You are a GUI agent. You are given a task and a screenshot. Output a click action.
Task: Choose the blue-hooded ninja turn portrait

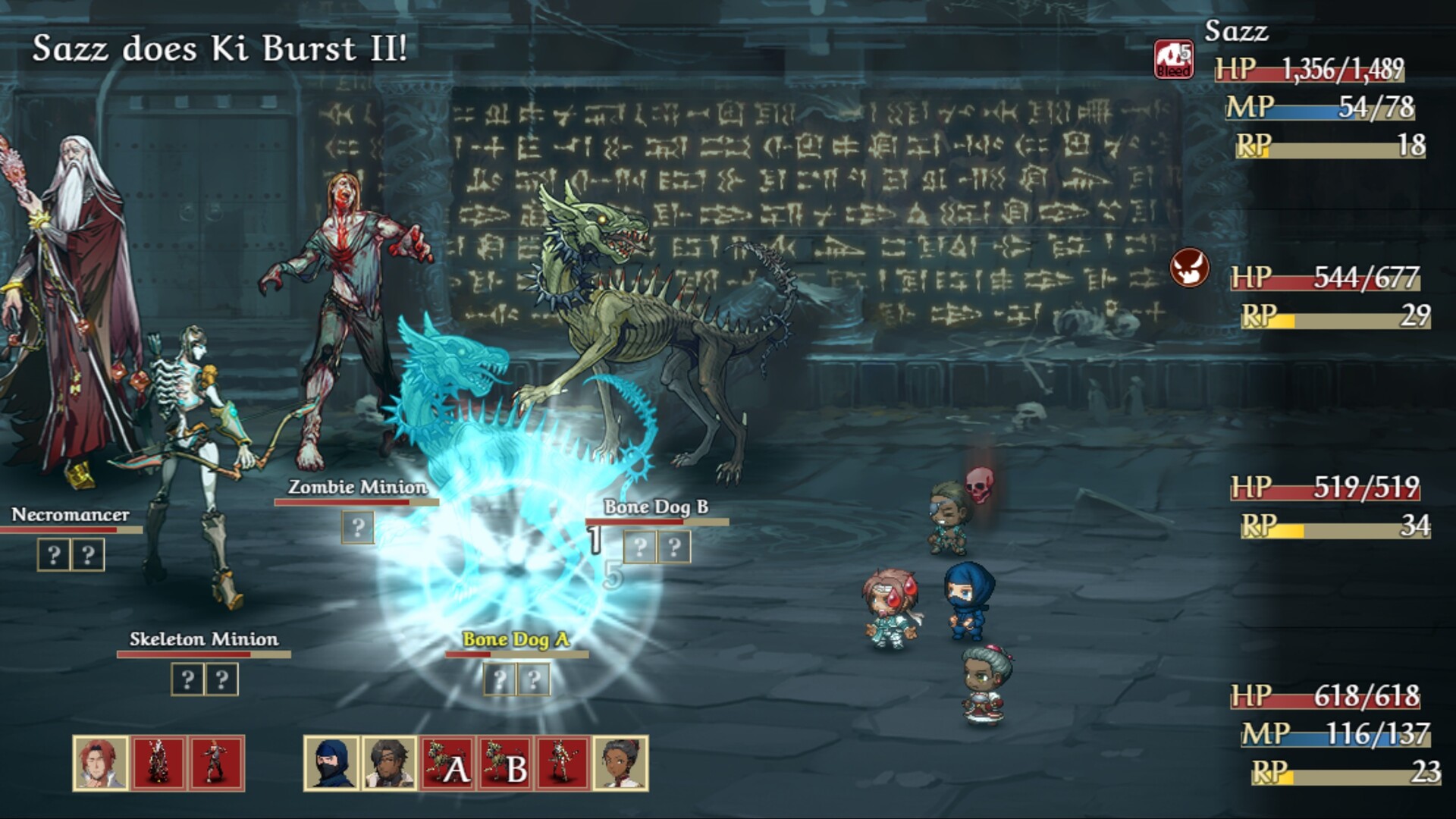point(331,764)
